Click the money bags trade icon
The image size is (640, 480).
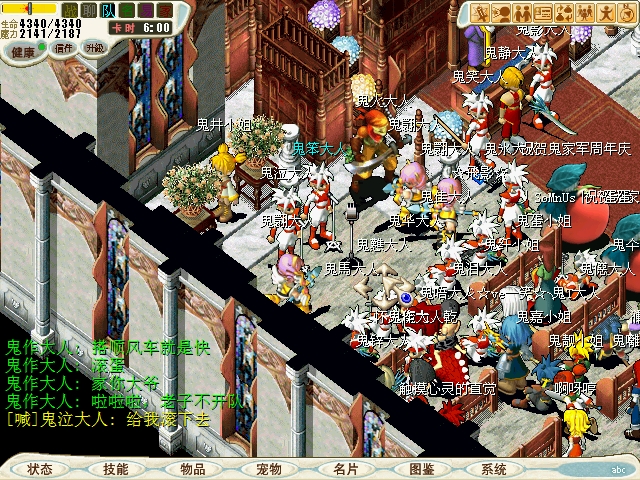564,13
